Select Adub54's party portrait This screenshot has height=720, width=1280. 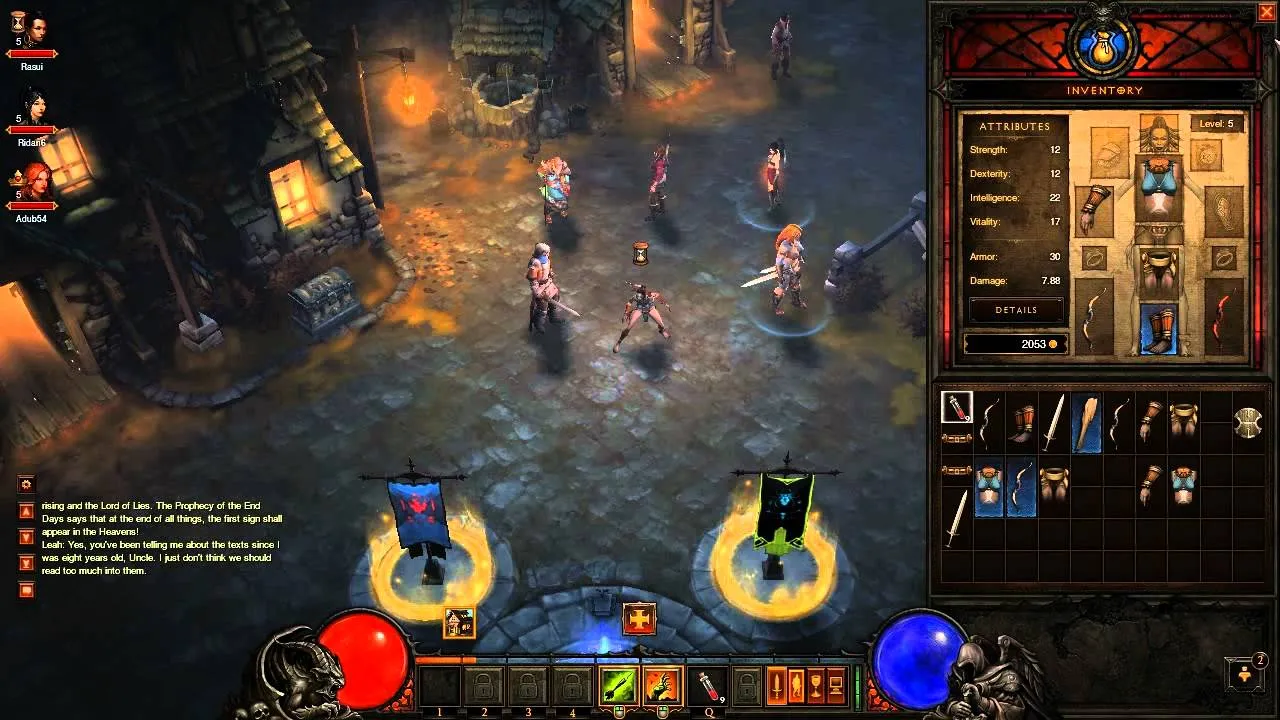pyautogui.click(x=33, y=182)
